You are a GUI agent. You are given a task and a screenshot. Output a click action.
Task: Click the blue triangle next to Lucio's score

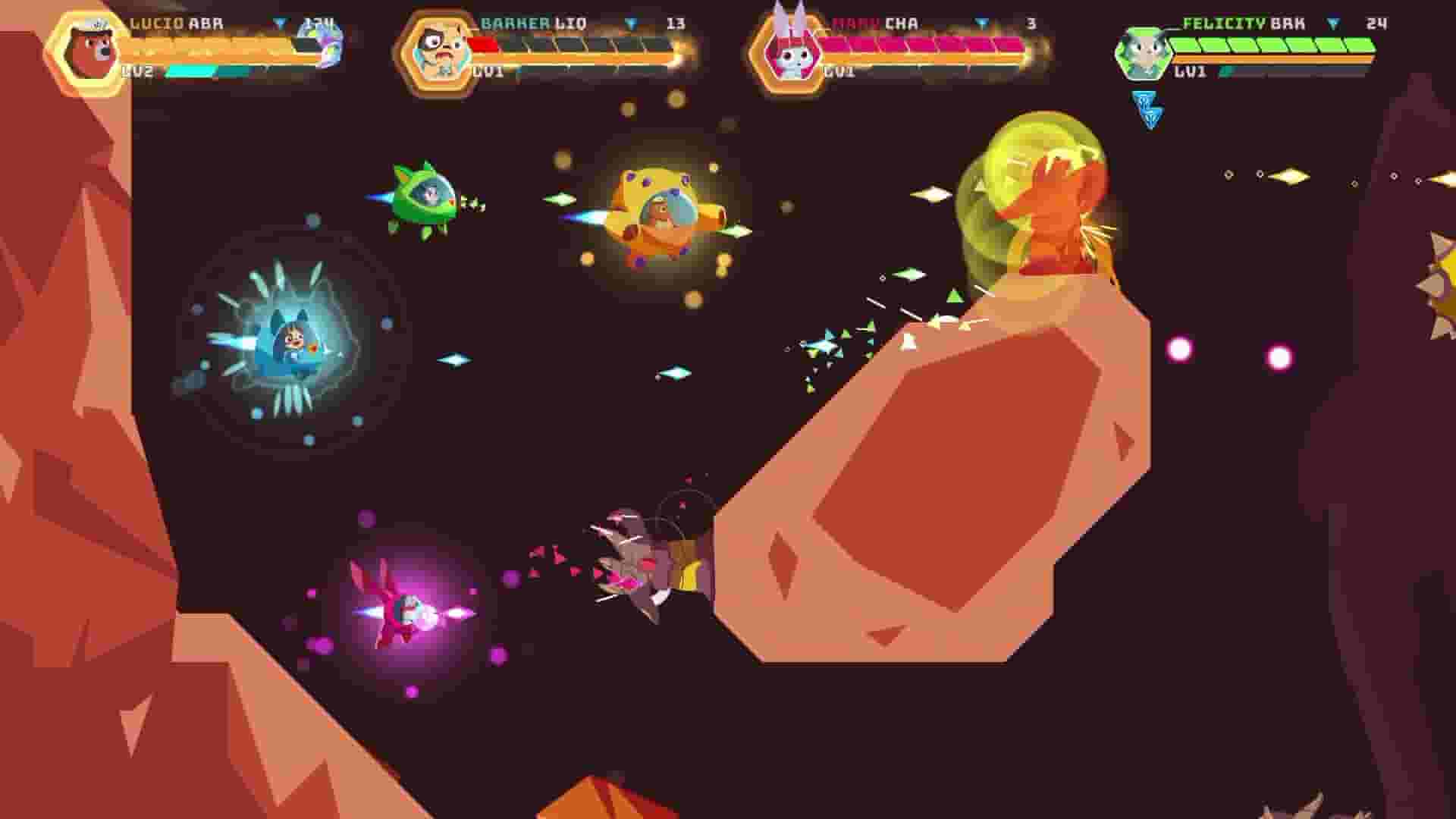pos(282,23)
